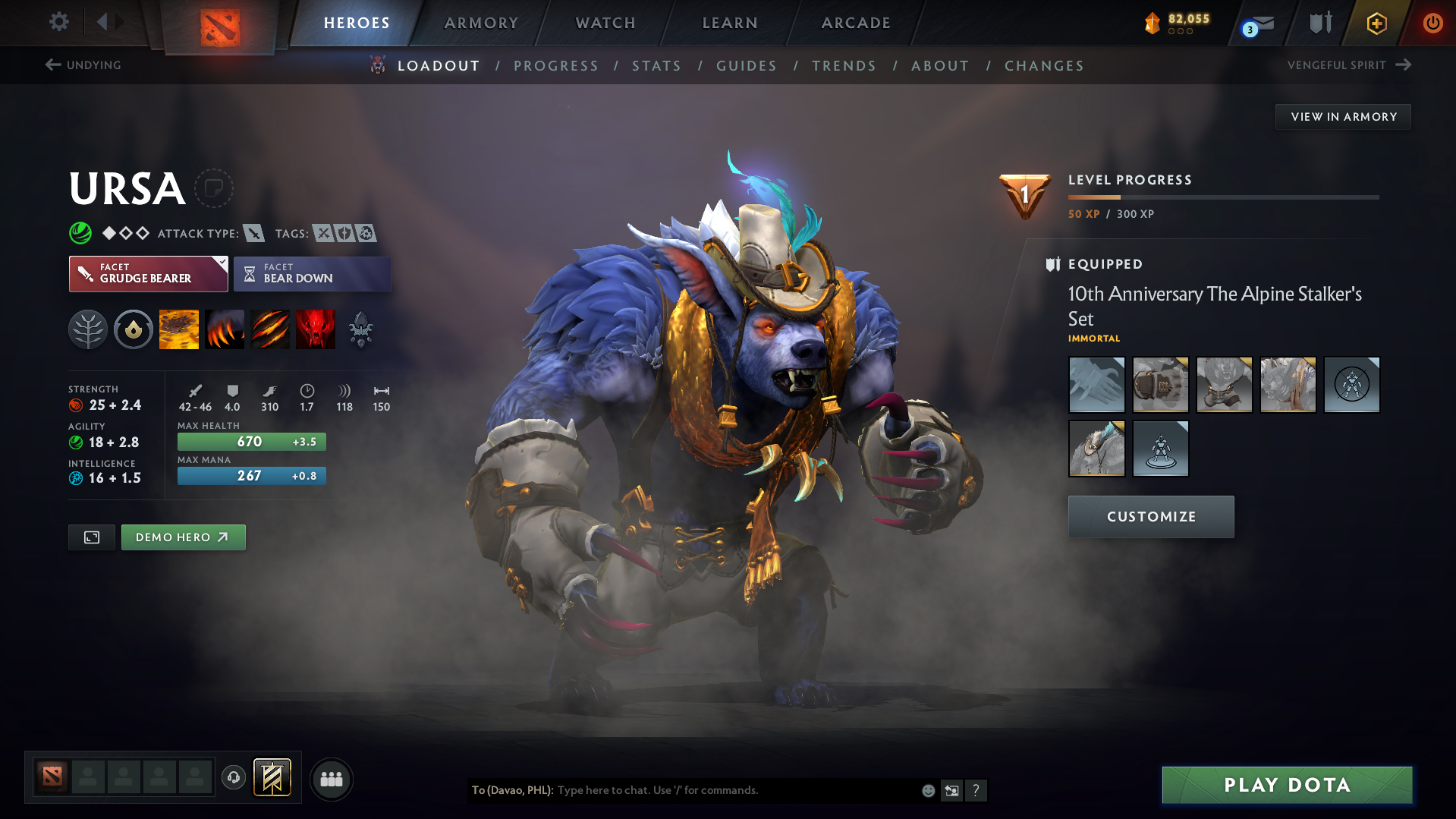Image resolution: width=1456 pixels, height=819 pixels.
Task: Open the headset voice settings icon
Action: [x=234, y=778]
